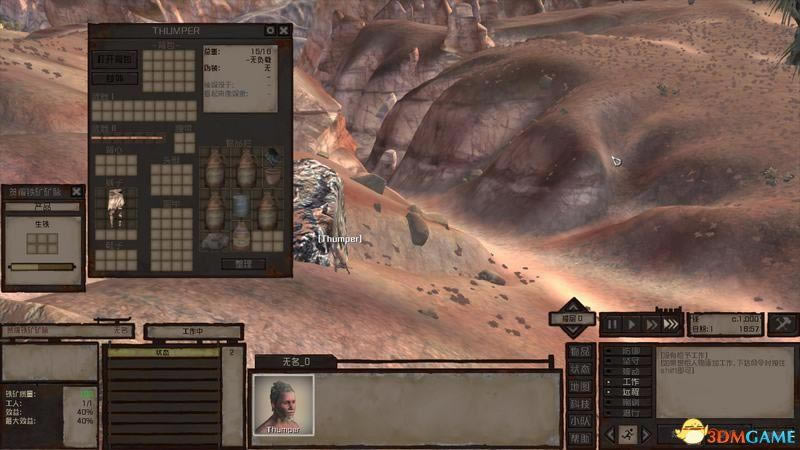Viewport: 800px width, 450px height.
Task: Open the 小队 (squad) menu
Action: [580, 421]
